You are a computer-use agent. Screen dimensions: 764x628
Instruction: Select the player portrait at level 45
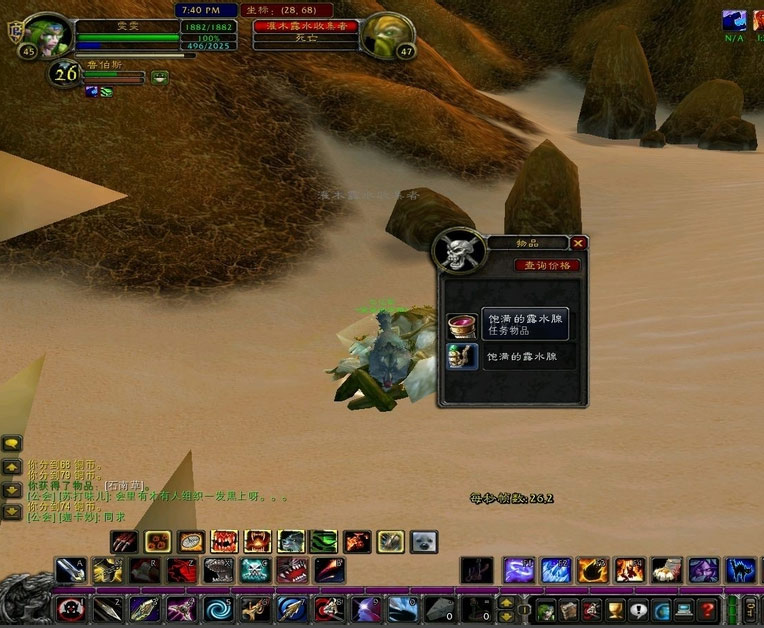[47, 35]
